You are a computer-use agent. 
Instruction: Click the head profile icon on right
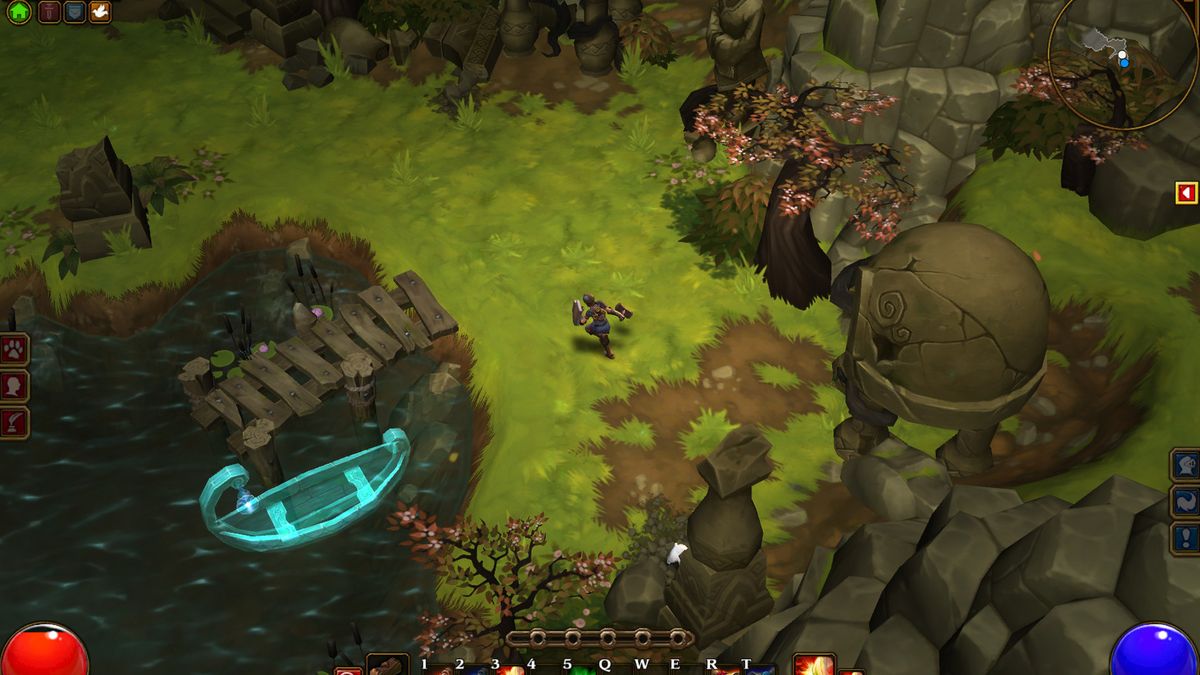coord(1185,464)
